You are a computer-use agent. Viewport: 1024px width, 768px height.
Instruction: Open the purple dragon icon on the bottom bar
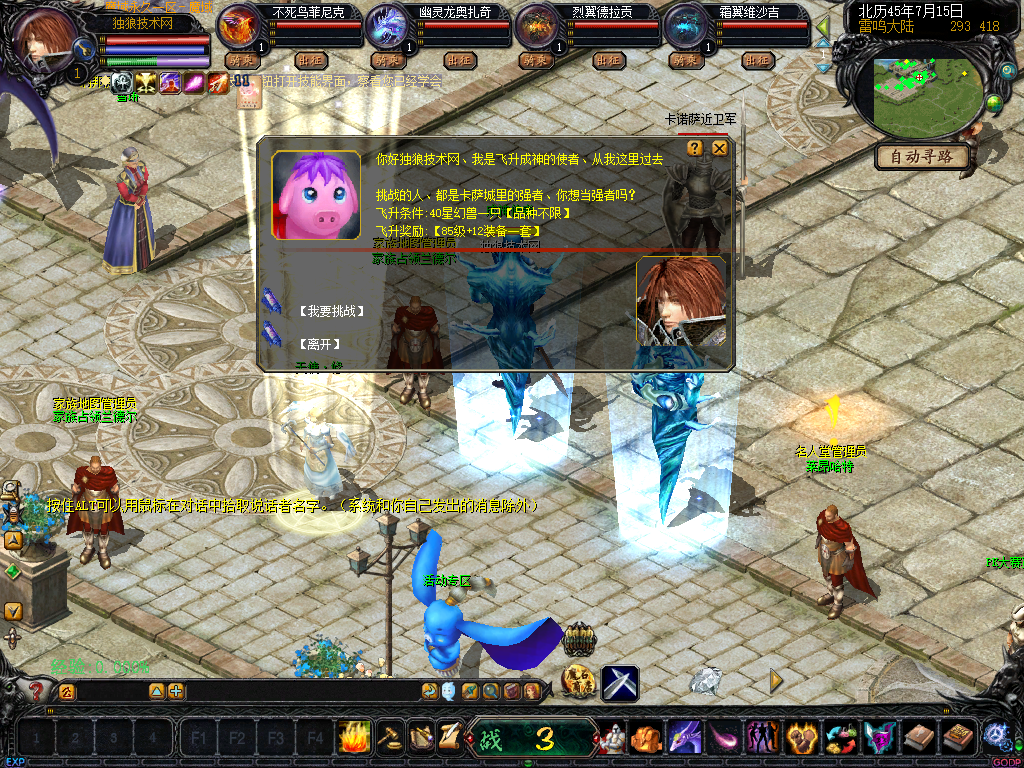click(x=685, y=738)
